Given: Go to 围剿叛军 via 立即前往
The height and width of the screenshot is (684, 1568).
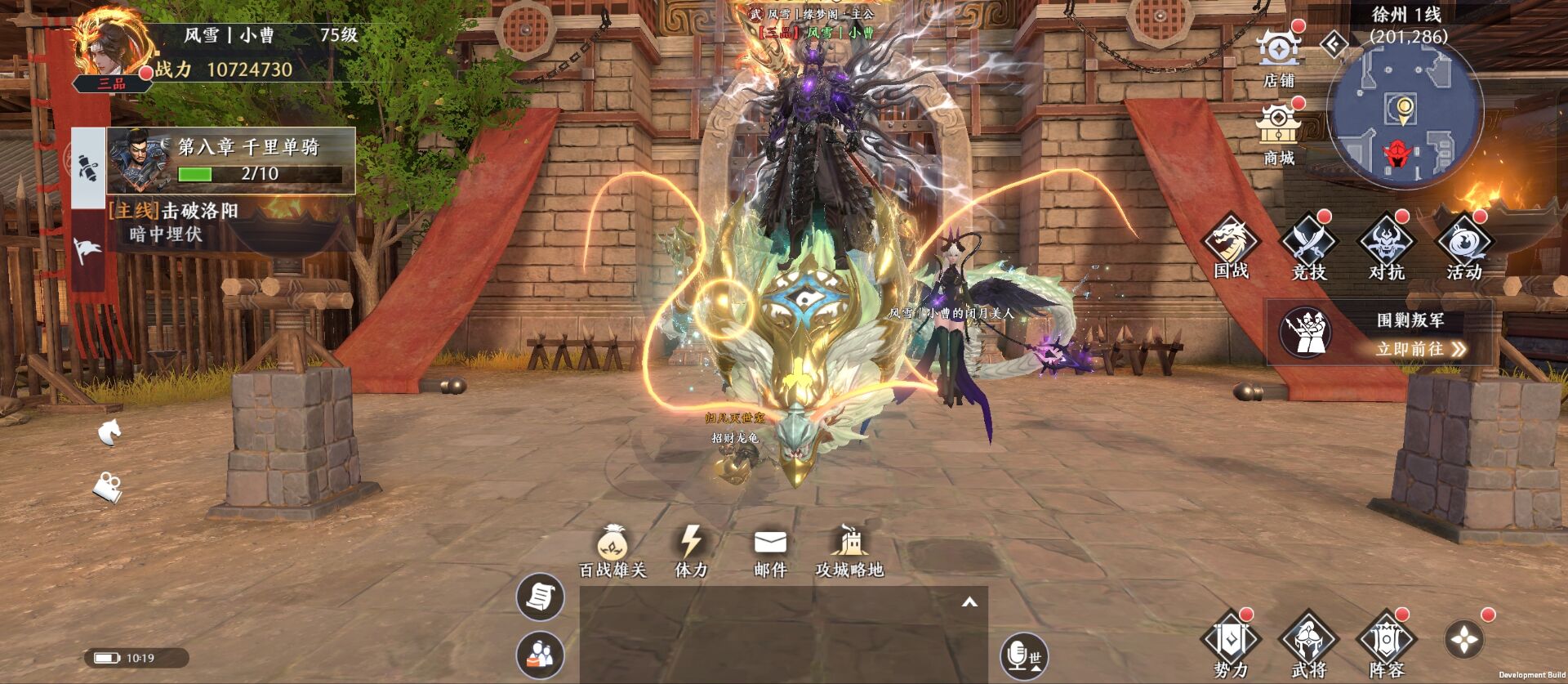Looking at the screenshot, I should click(x=1420, y=349).
